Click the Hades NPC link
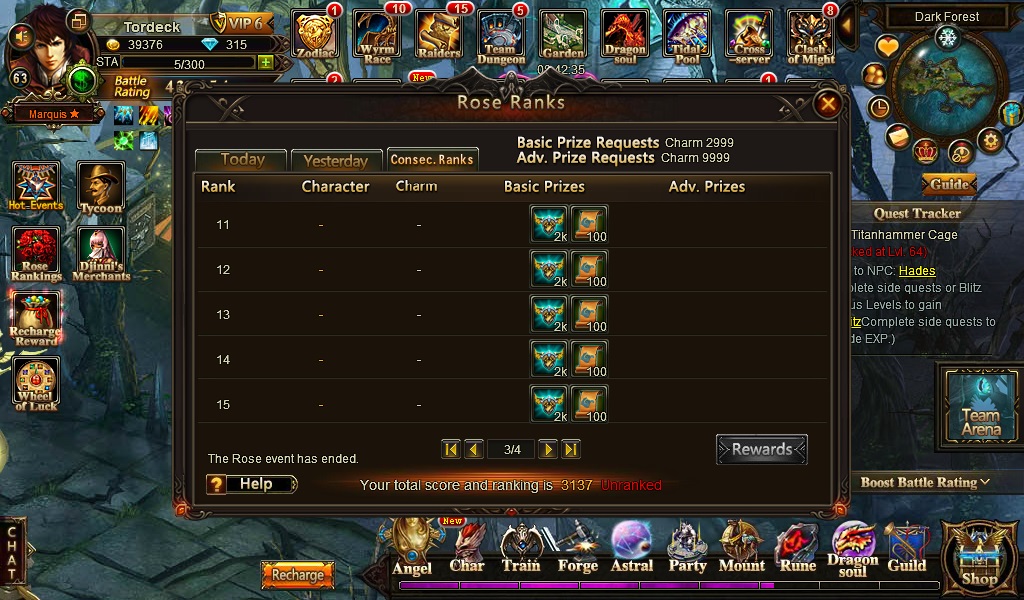This screenshot has width=1024, height=600. [x=917, y=271]
